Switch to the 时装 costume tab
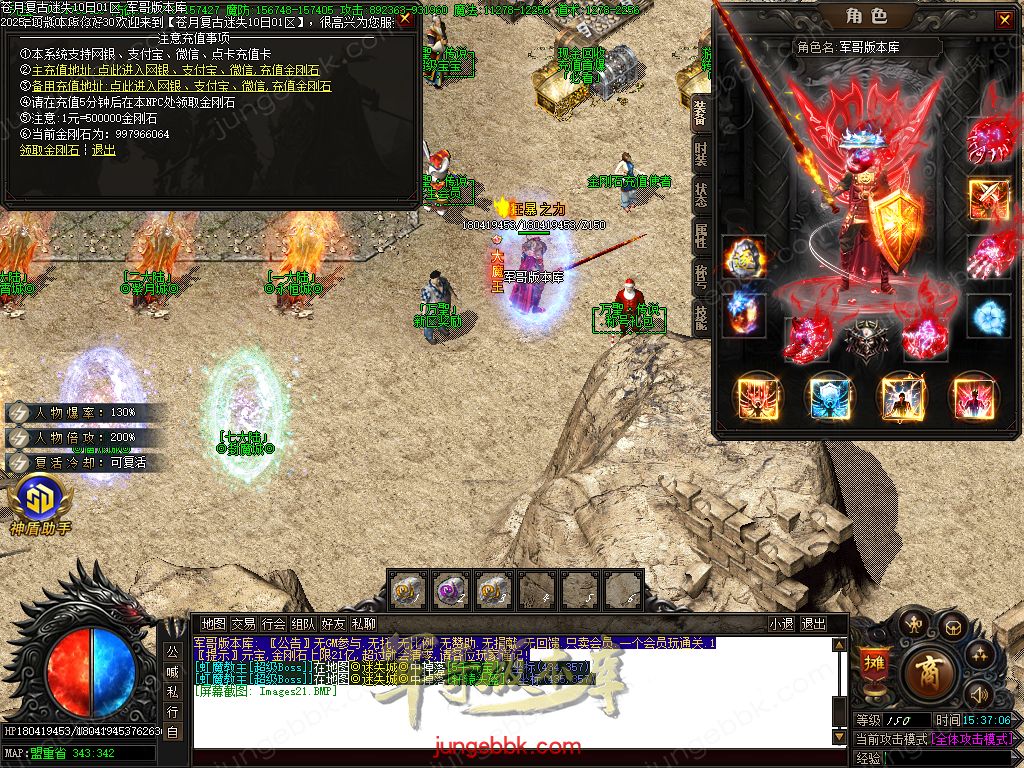Image resolution: width=1024 pixels, height=768 pixels. [701, 154]
